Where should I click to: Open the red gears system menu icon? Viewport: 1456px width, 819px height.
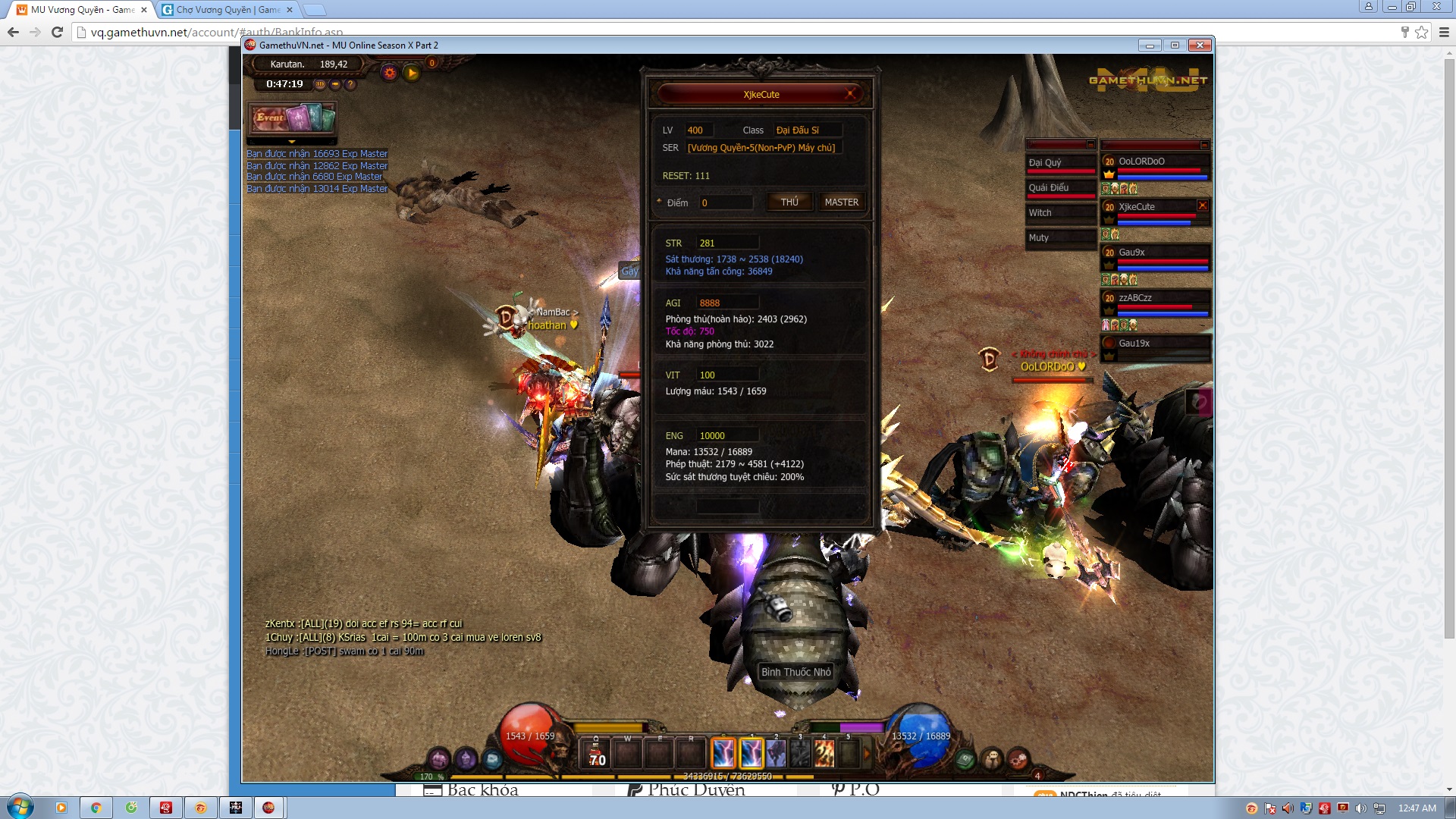1018,758
